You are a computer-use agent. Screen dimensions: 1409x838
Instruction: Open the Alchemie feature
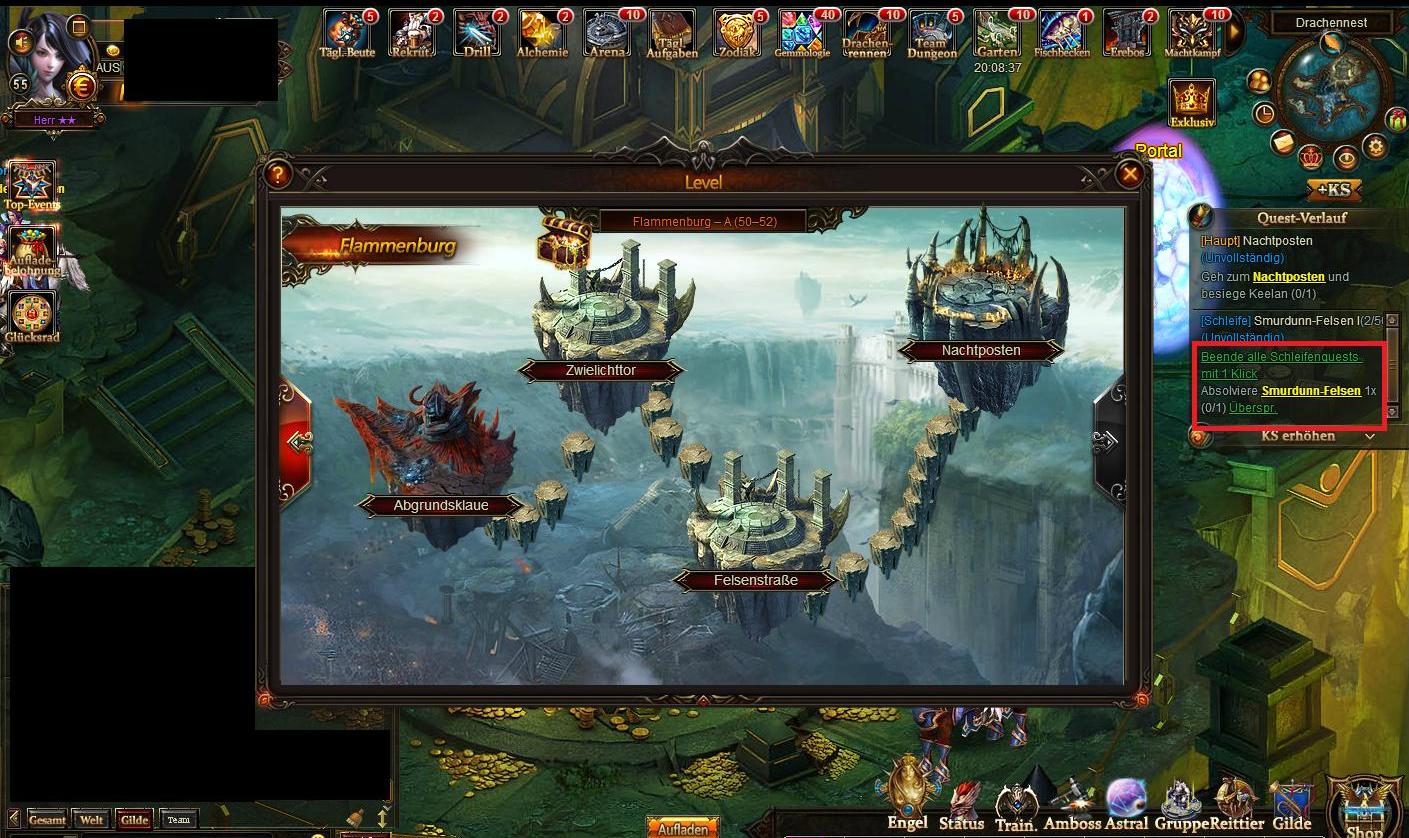click(x=542, y=33)
